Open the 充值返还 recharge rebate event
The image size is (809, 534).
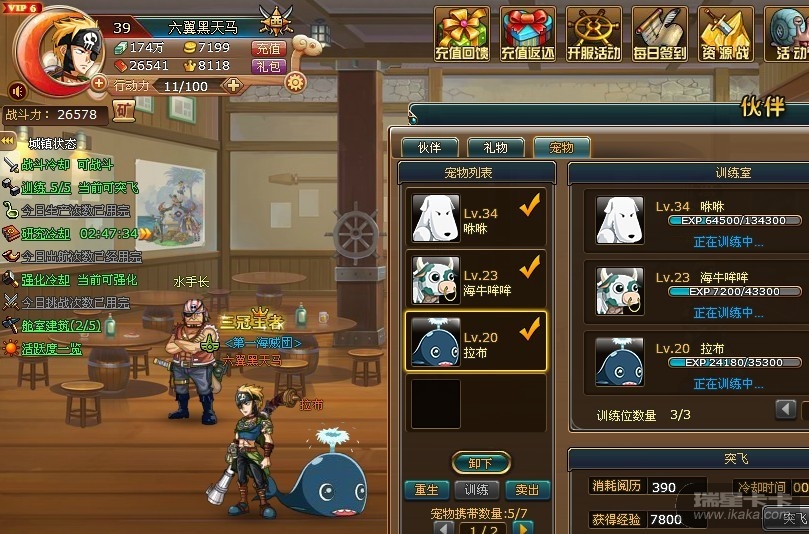click(528, 33)
